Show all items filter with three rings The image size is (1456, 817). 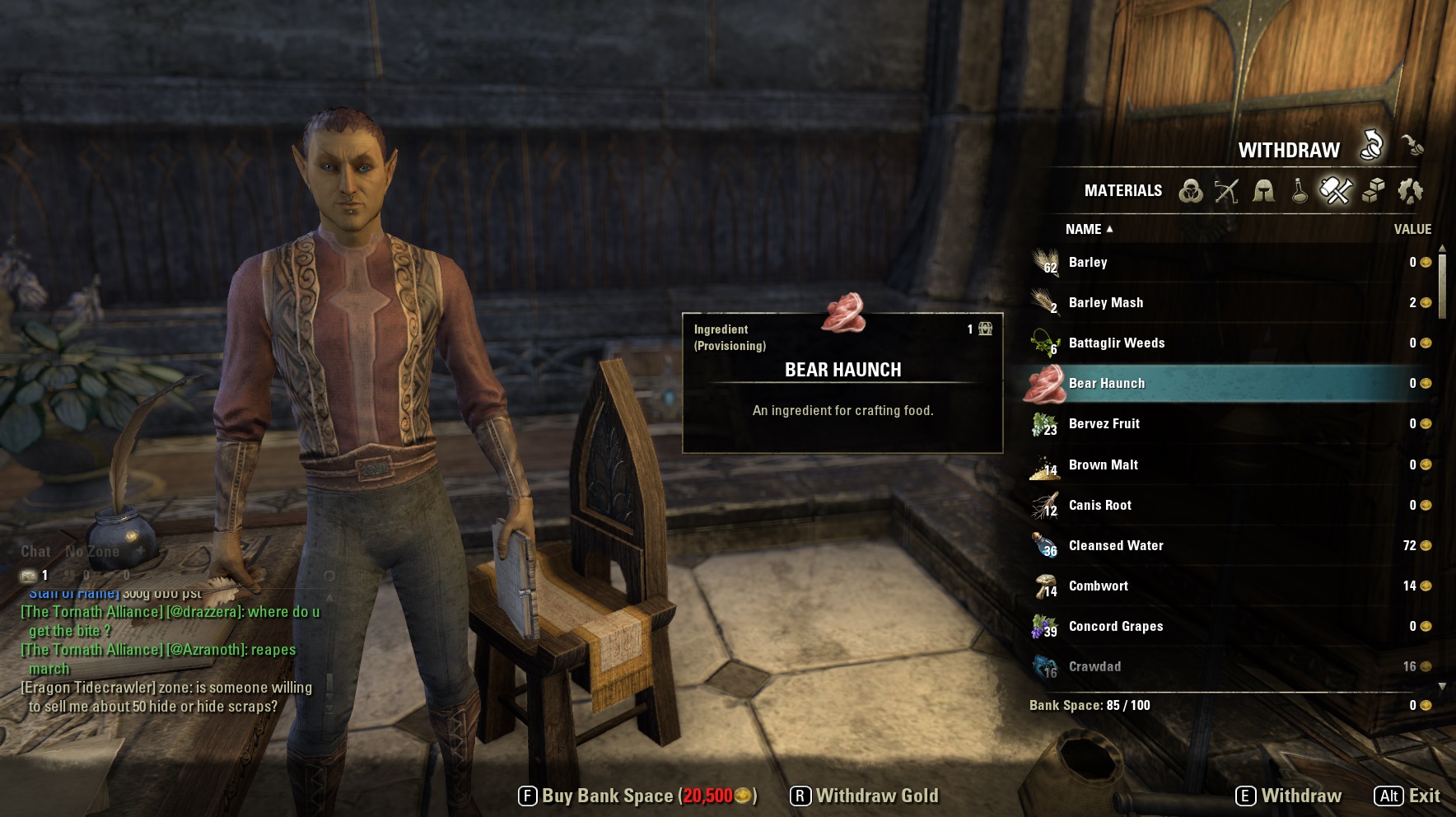coord(1190,191)
